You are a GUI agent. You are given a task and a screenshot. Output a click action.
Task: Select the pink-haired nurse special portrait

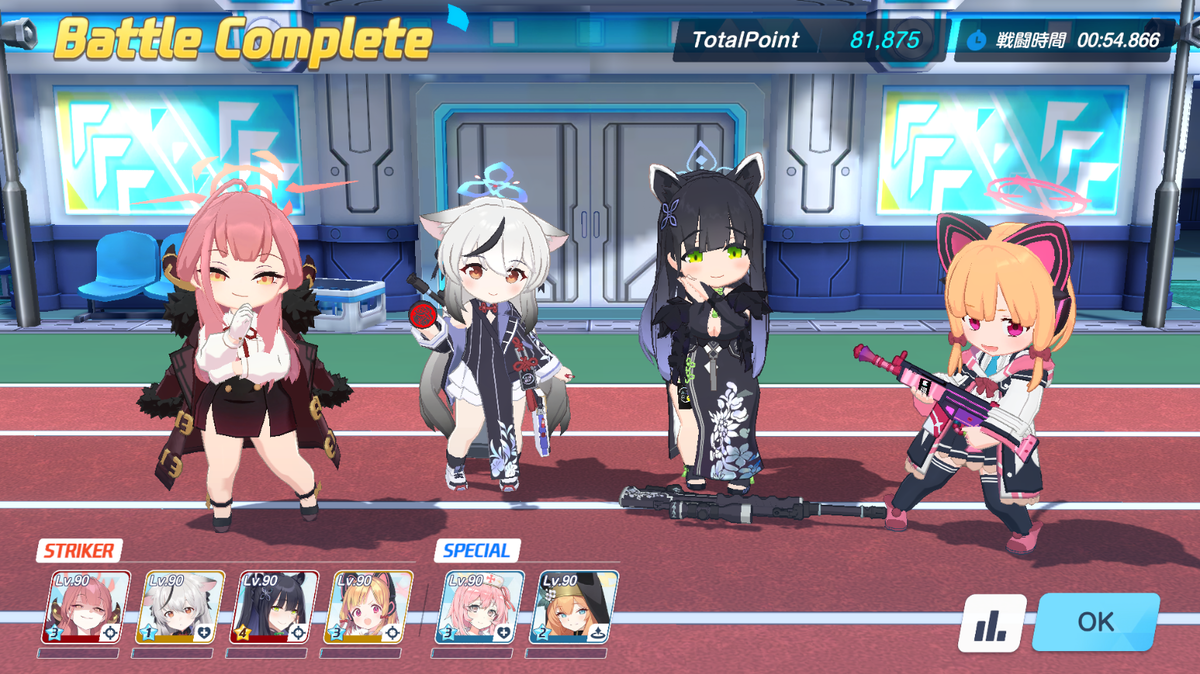pos(479,607)
